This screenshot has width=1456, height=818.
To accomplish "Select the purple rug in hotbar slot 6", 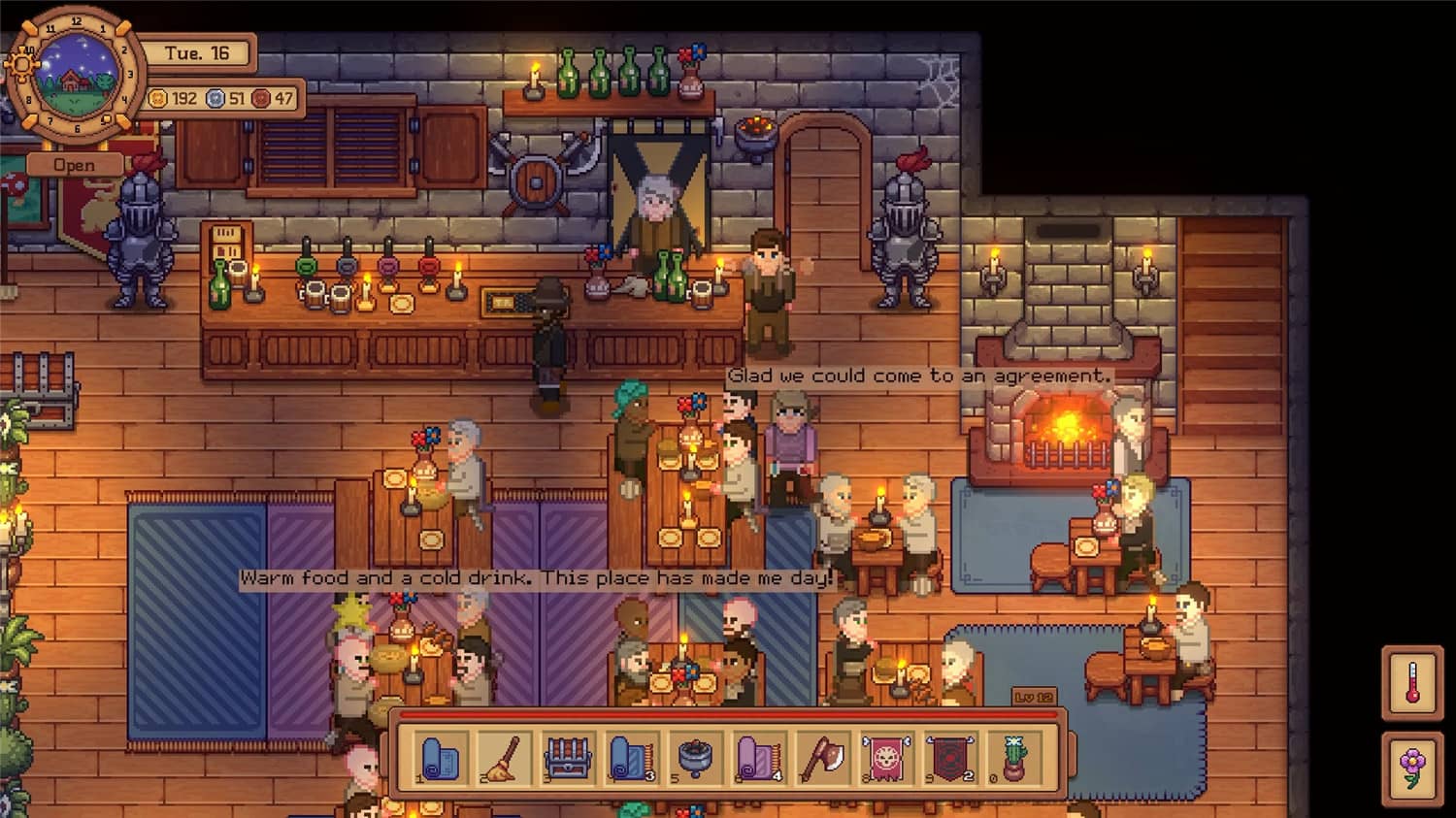I will (760, 757).
